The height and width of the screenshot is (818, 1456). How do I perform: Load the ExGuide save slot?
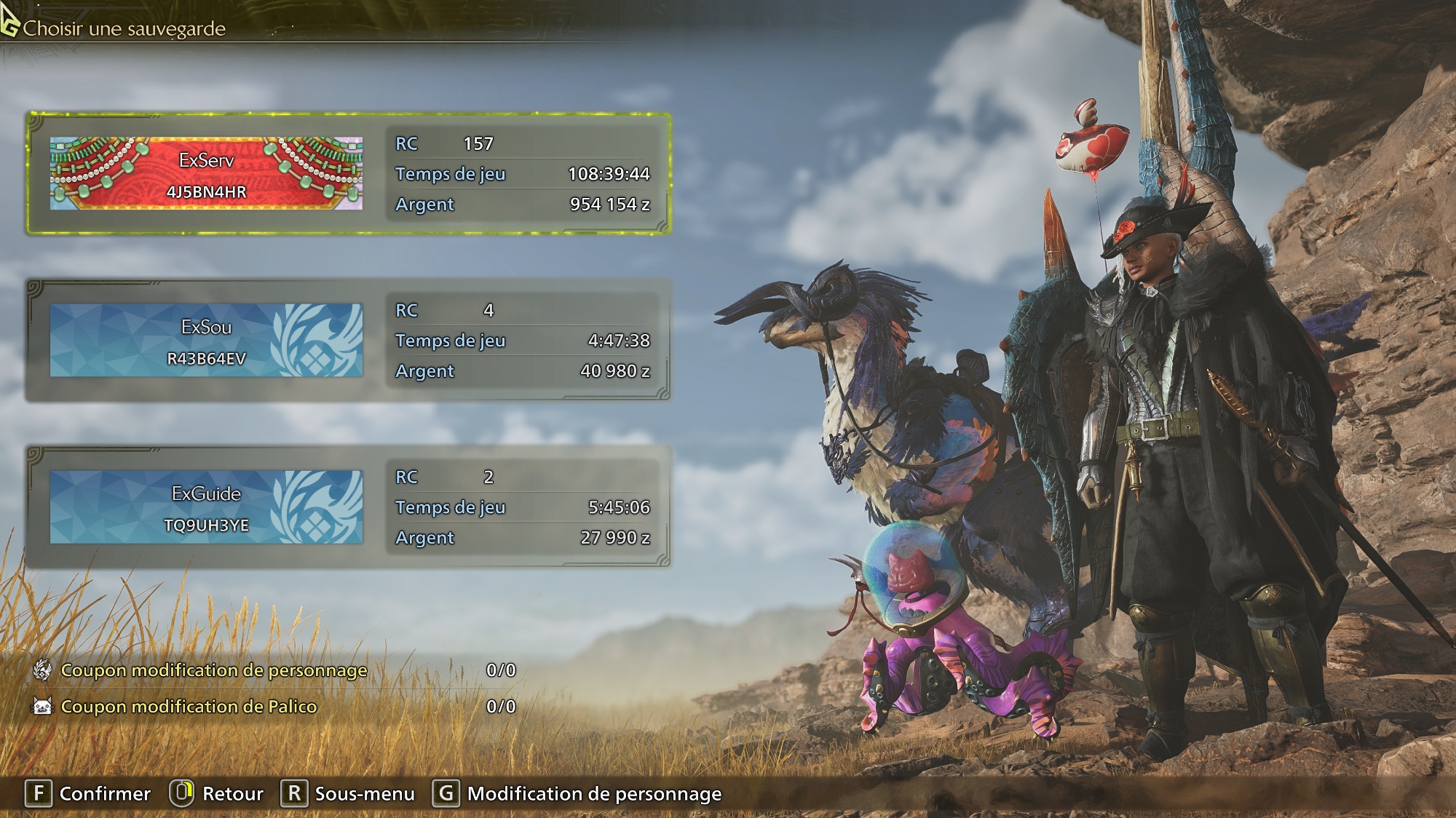coord(348,507)
